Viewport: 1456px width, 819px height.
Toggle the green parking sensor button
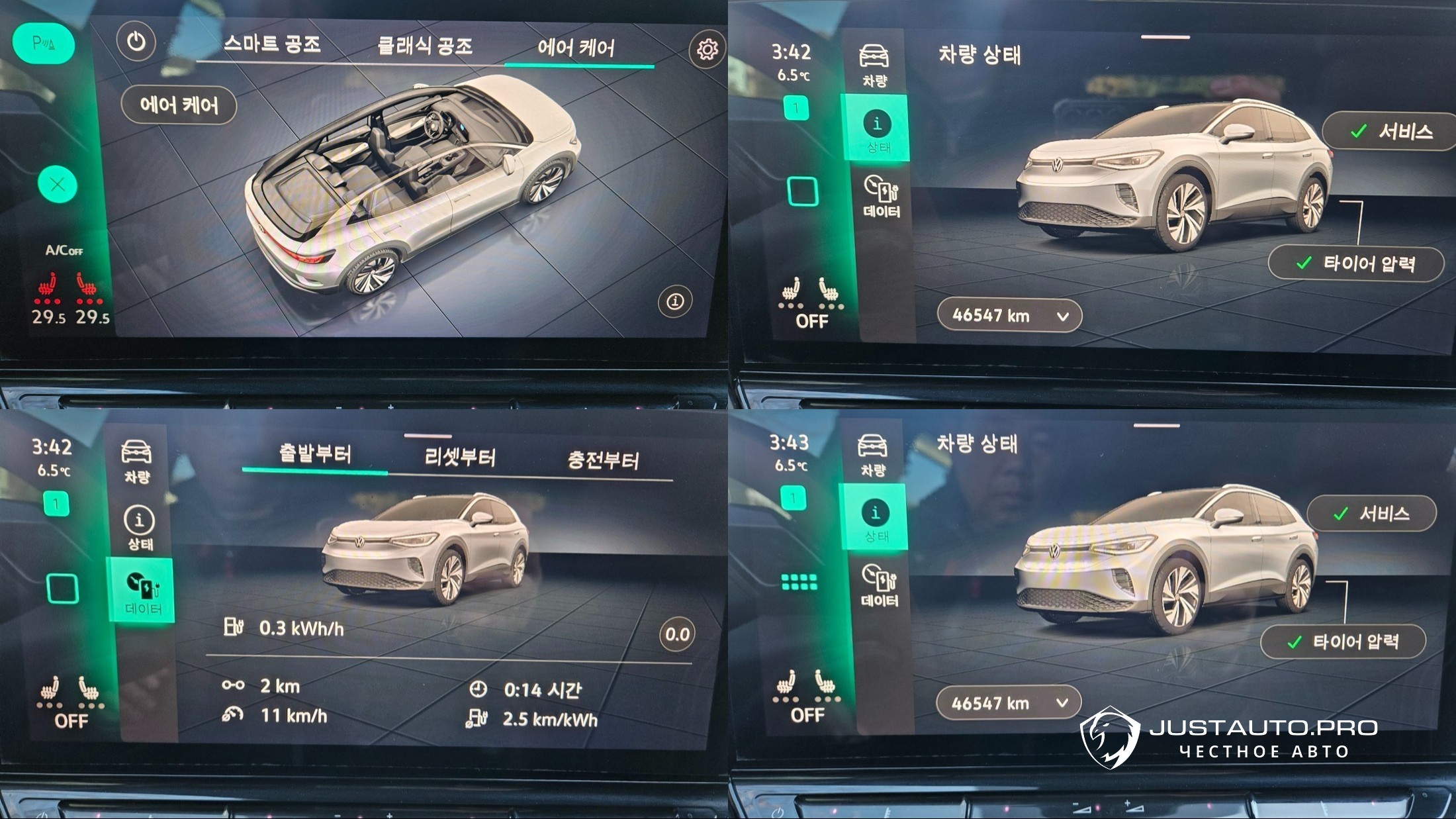44,44
